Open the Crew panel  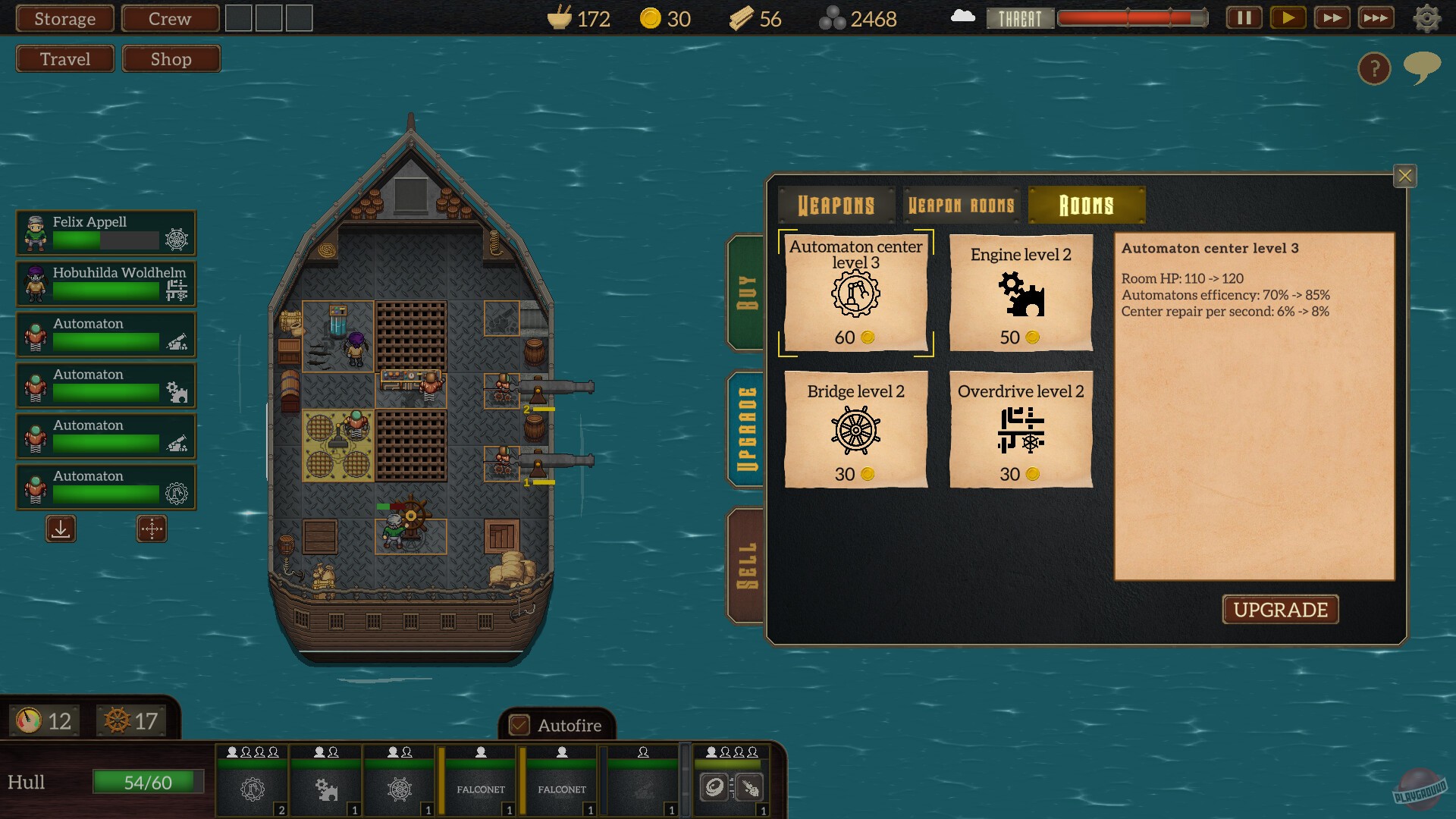[168, 18]
